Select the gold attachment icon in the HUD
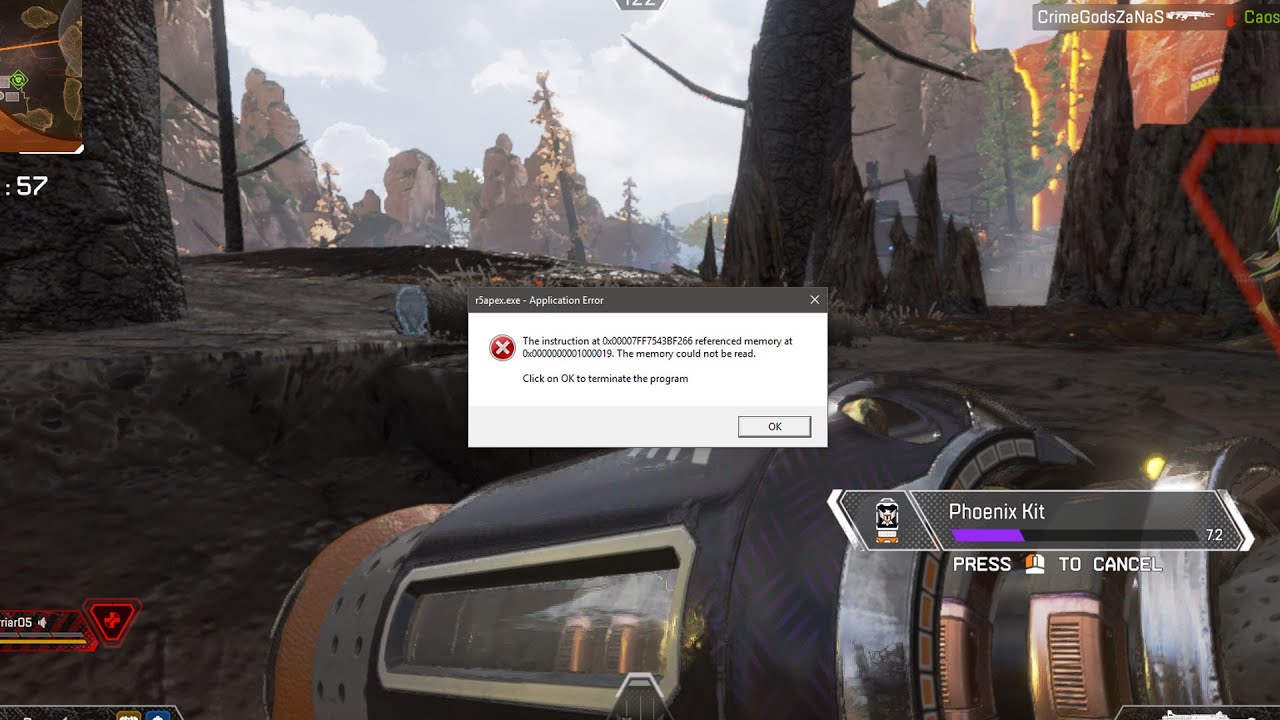The height and width of the screenshot is (720, 1280). point(130,715)
